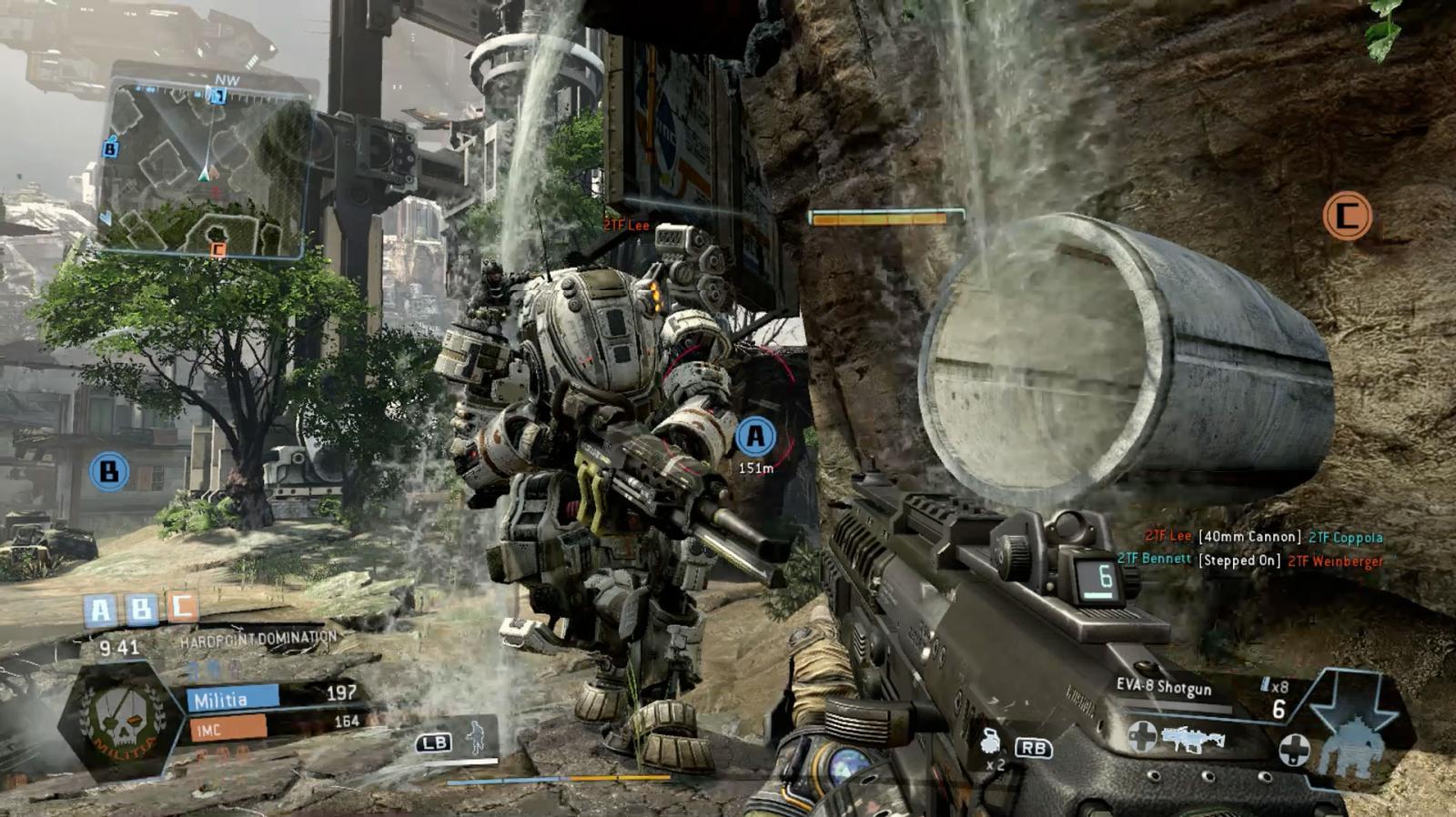
Task: Select the grenade ordnance icon
Action: click(991, 743)
